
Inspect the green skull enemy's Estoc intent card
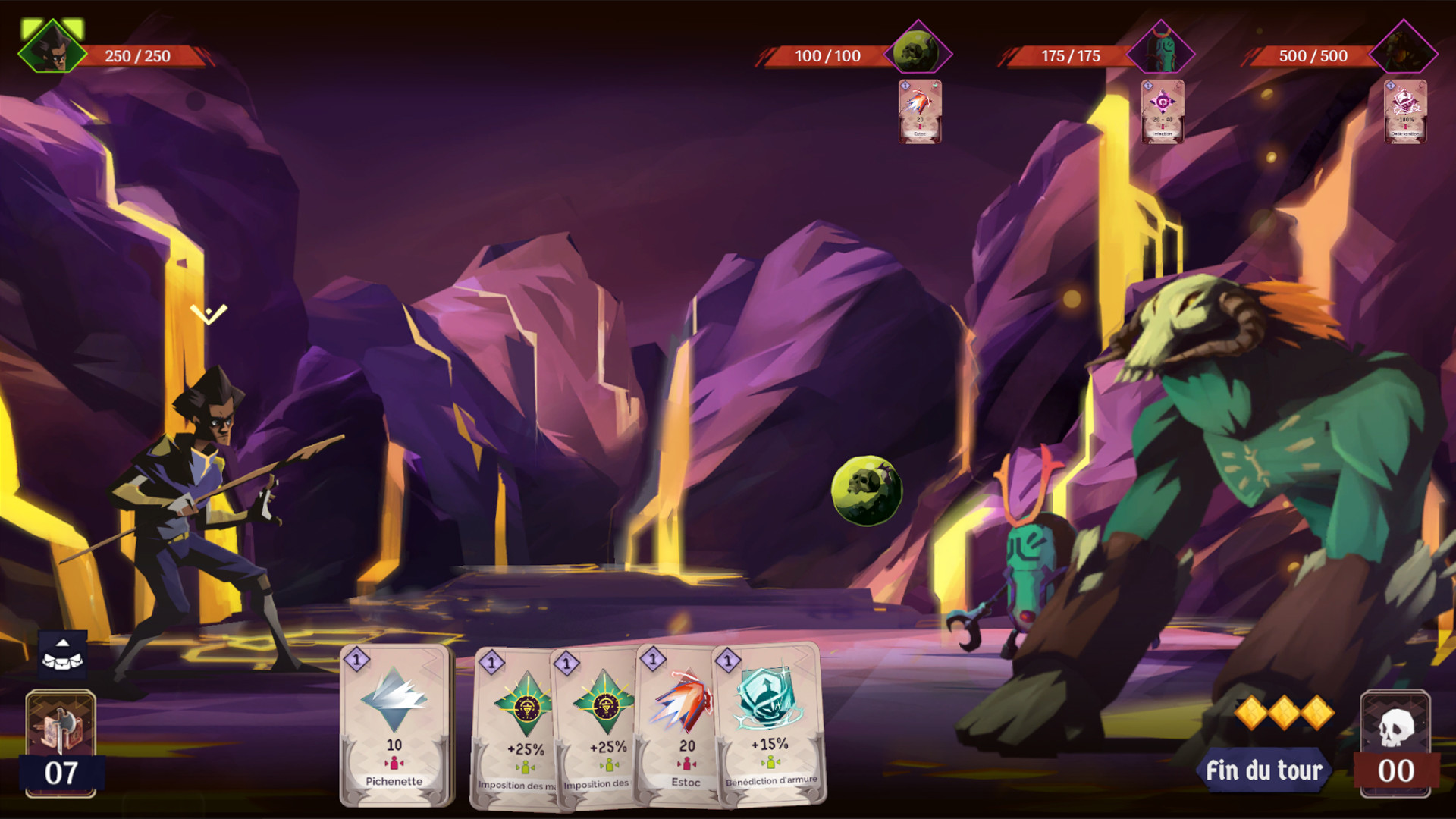(920, 111)
